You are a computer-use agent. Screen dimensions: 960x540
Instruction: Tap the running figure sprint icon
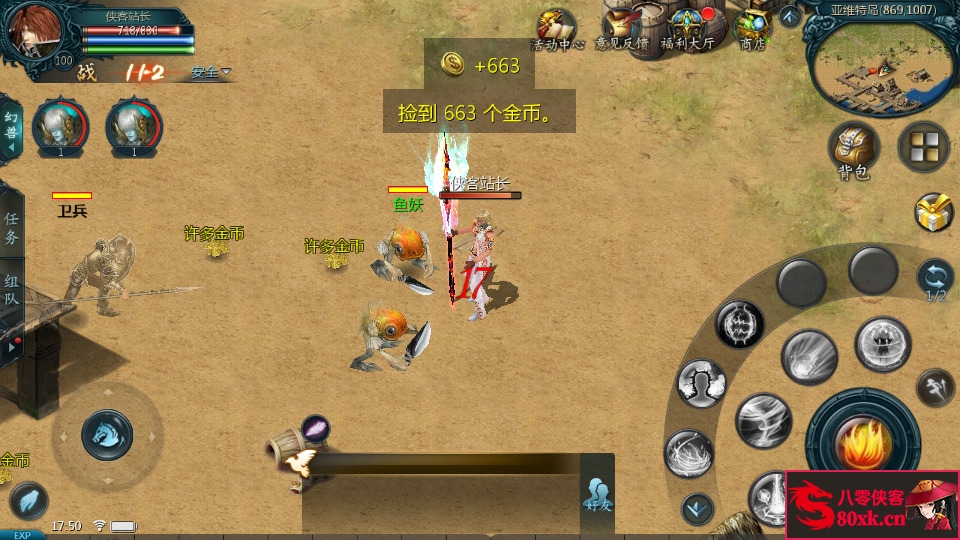pos(936,385)
